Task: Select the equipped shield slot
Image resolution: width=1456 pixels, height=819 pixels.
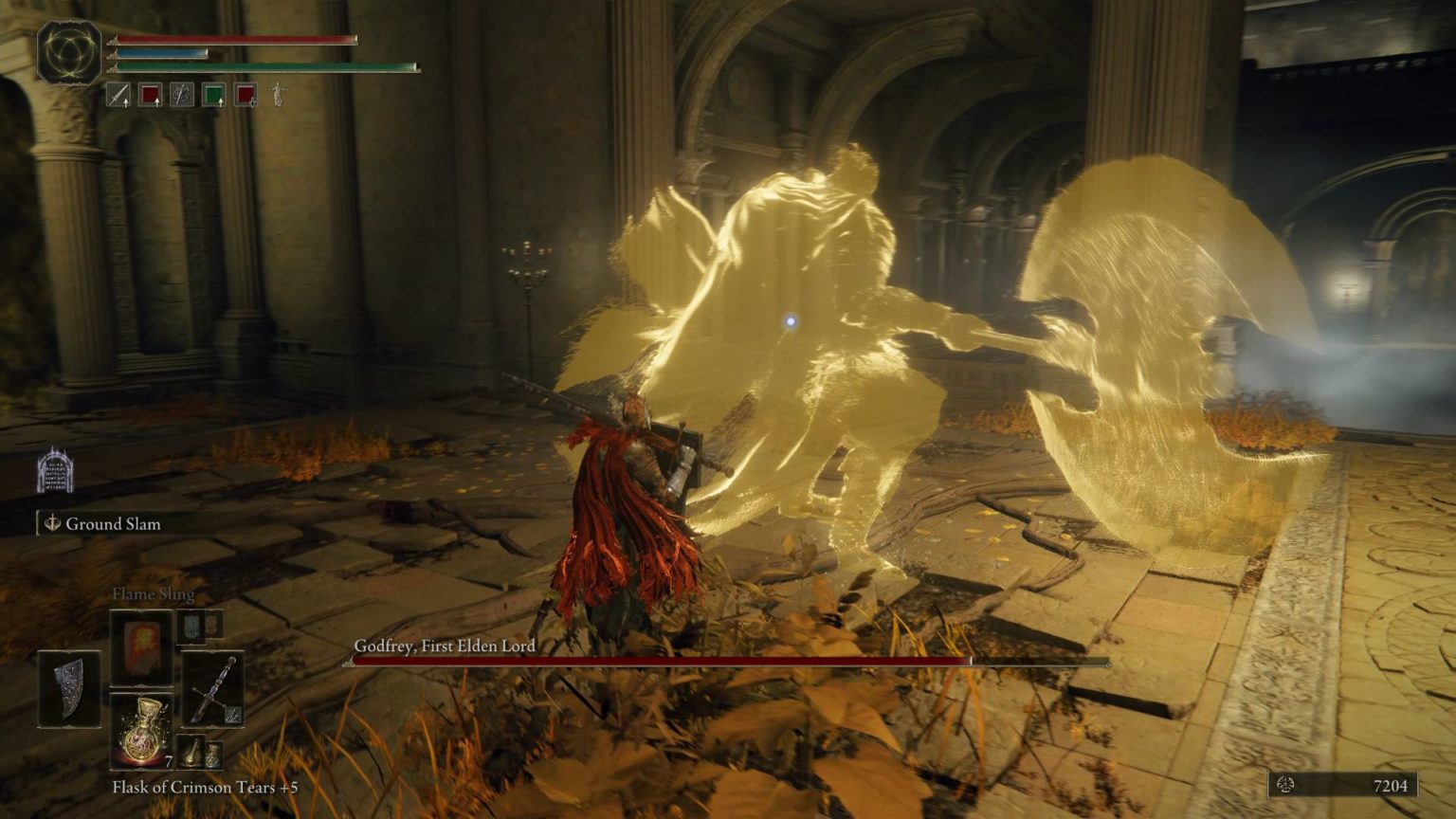Action: (x=70, y=689)
